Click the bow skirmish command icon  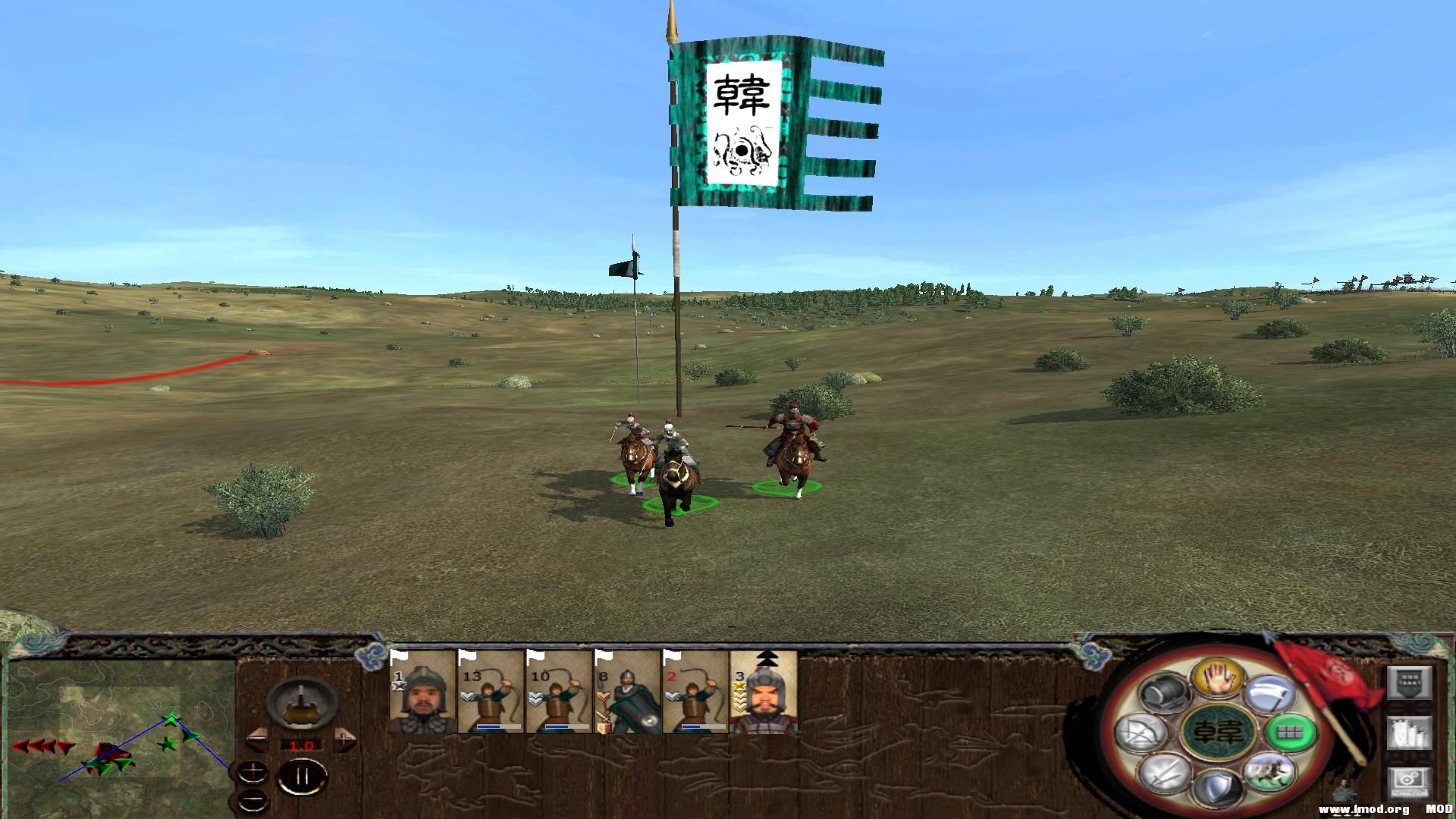point(1141,733)
